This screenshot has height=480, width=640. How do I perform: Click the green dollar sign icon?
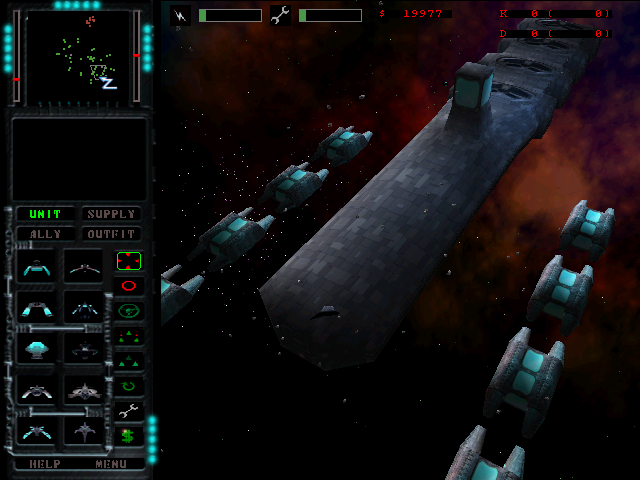tap(129, 435)
